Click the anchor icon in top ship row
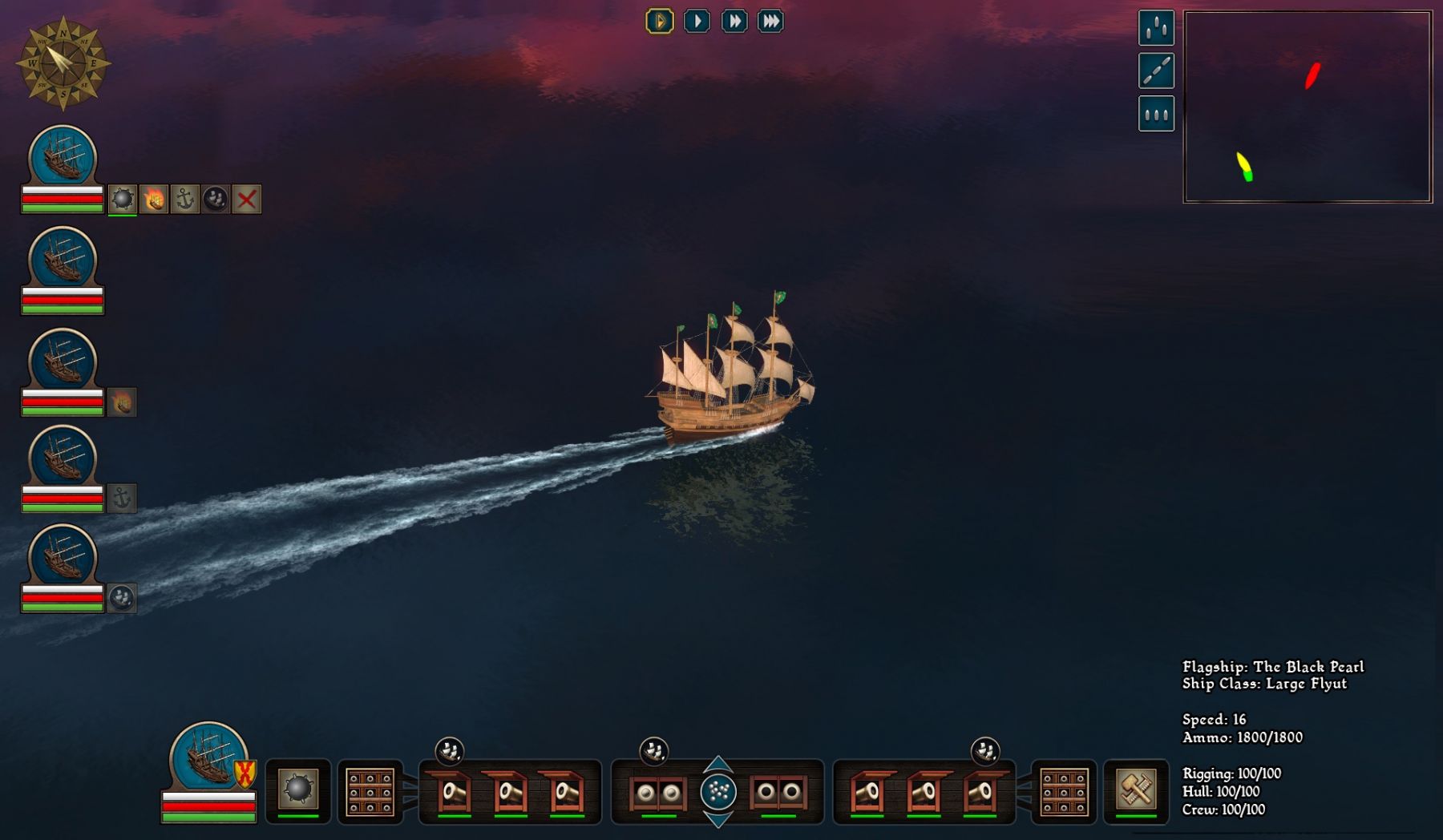 185,199
